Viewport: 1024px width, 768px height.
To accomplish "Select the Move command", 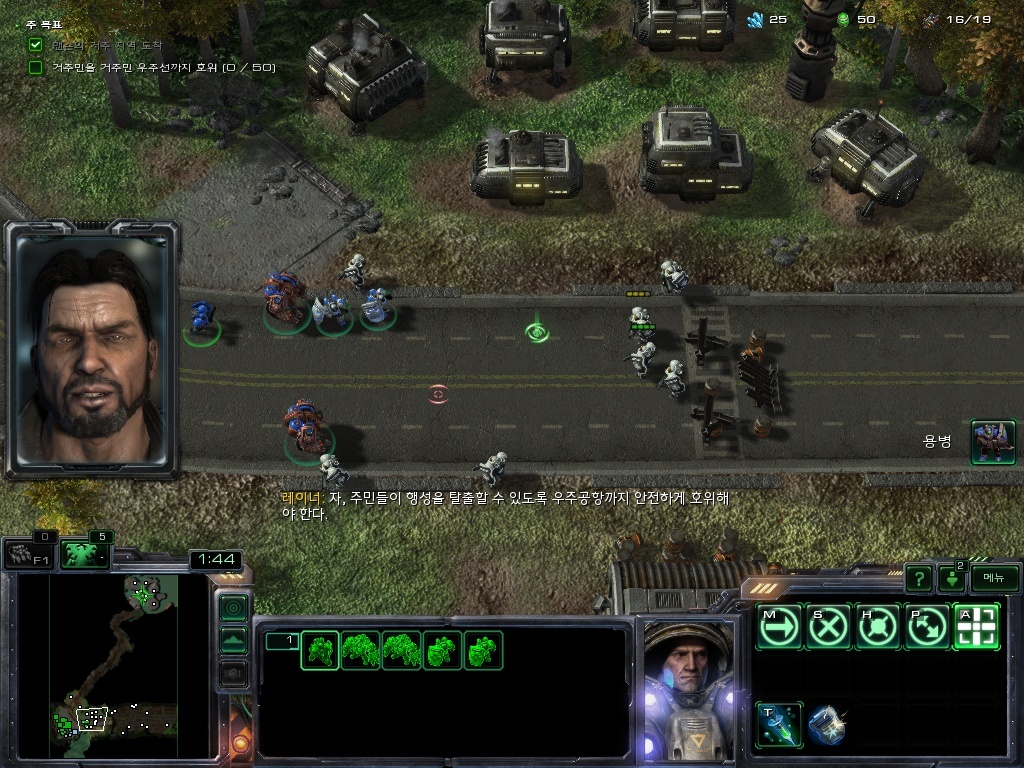I will click(779, 627).
